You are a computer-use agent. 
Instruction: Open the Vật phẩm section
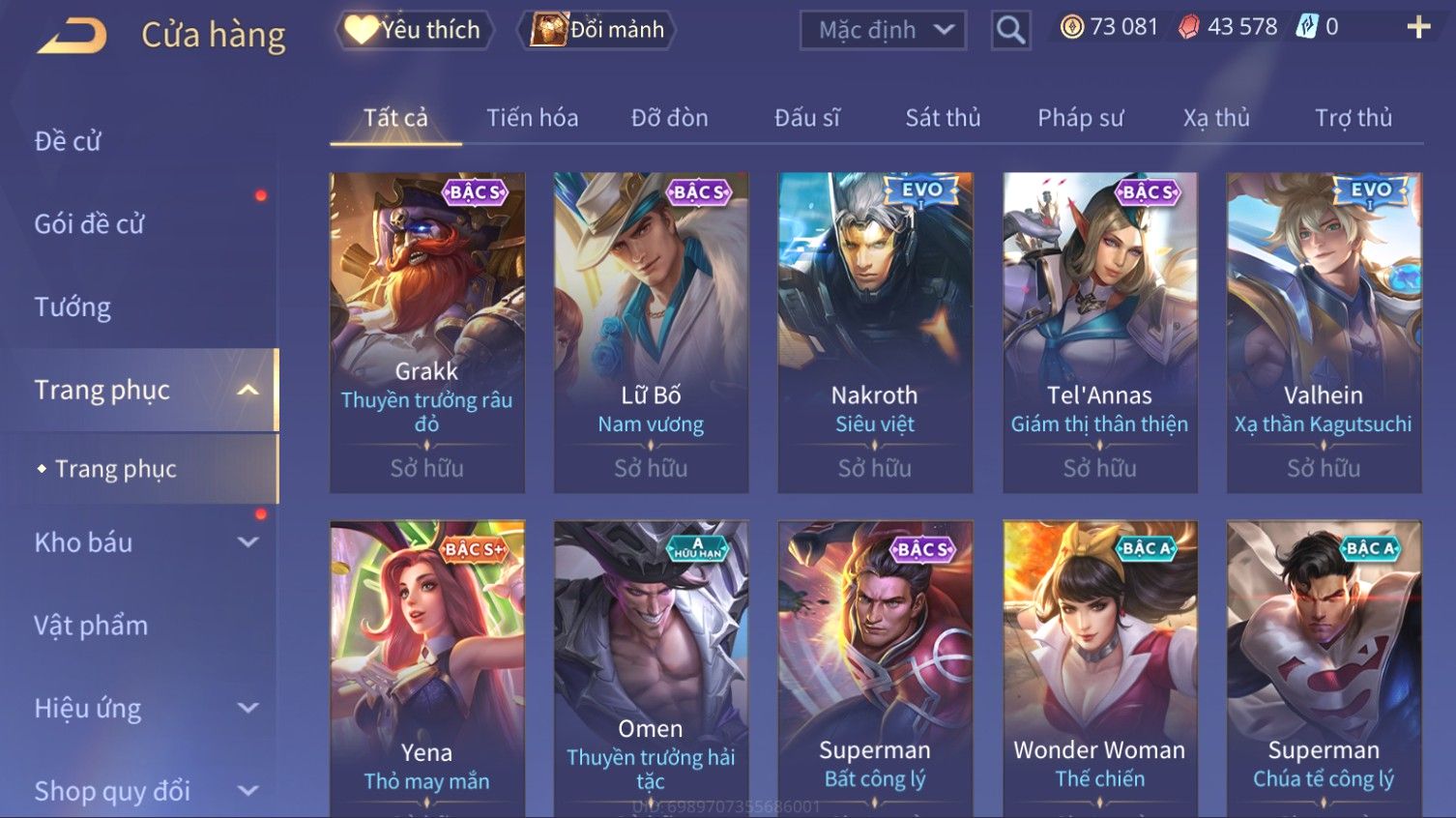click(91, 626)
